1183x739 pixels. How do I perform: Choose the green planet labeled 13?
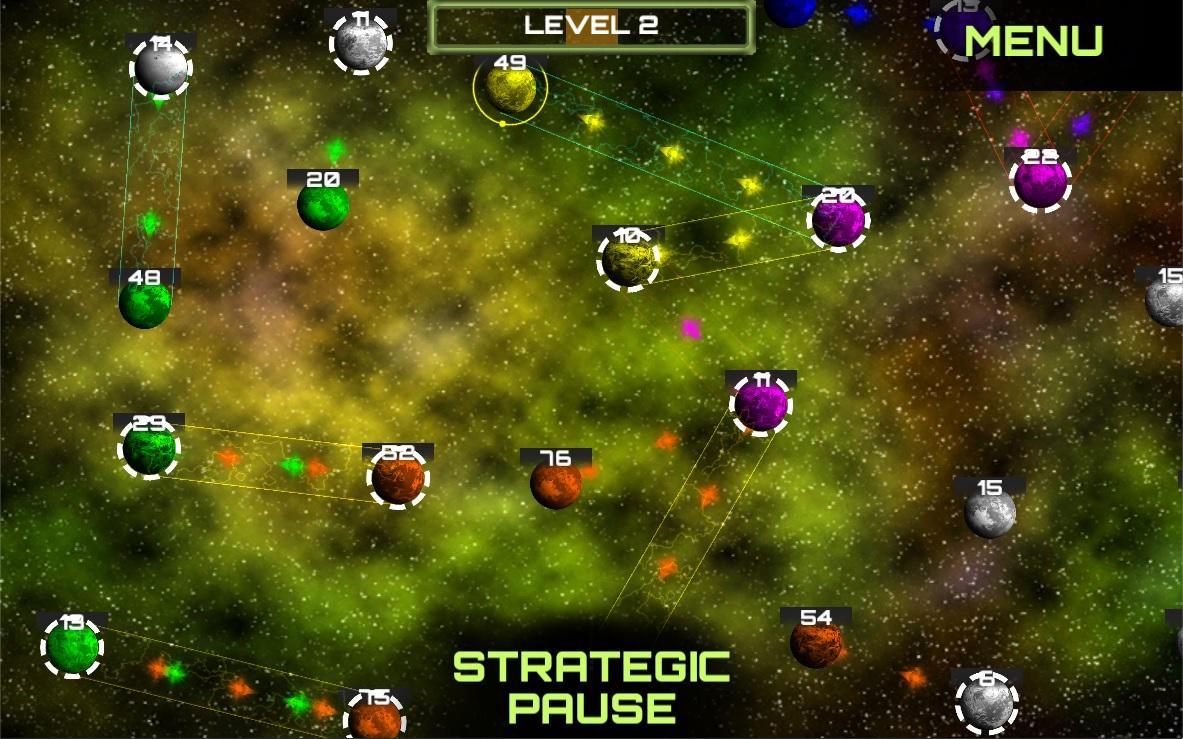(x=72, y=647)
